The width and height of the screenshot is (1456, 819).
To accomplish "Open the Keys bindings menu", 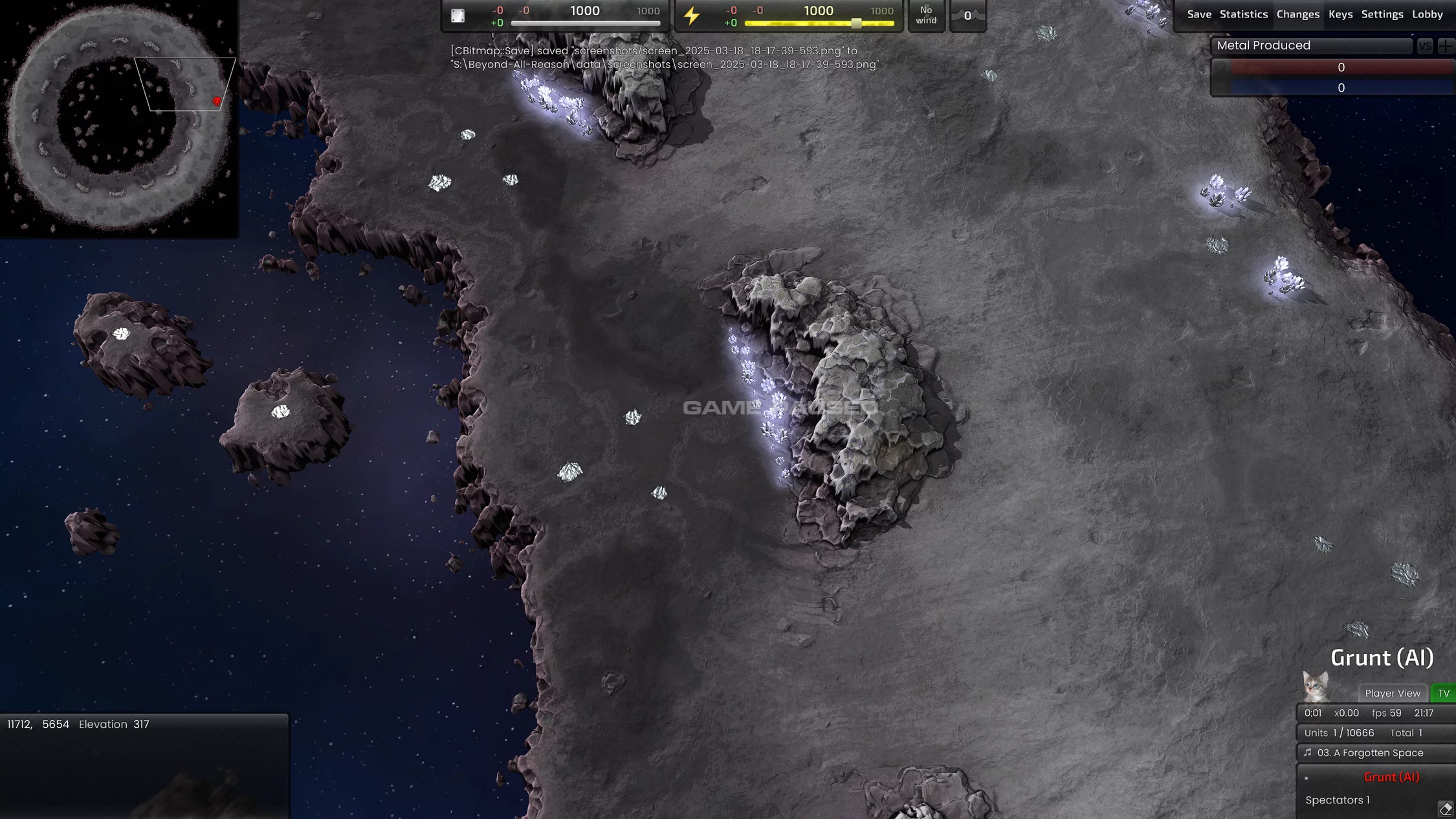I will click(x=1340, y=14).
